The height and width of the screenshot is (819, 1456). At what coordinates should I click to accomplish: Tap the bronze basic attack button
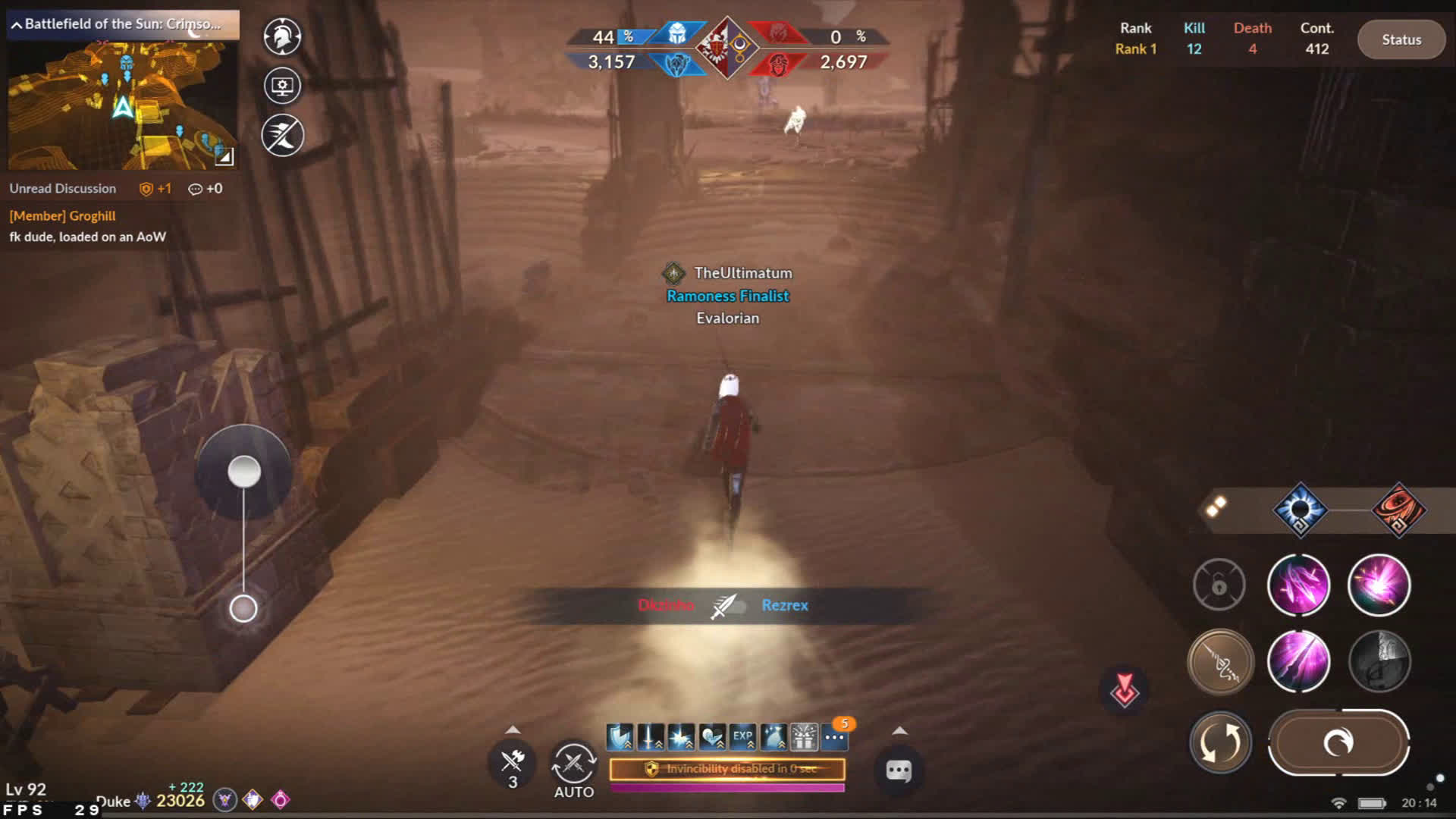point(1220,661)
